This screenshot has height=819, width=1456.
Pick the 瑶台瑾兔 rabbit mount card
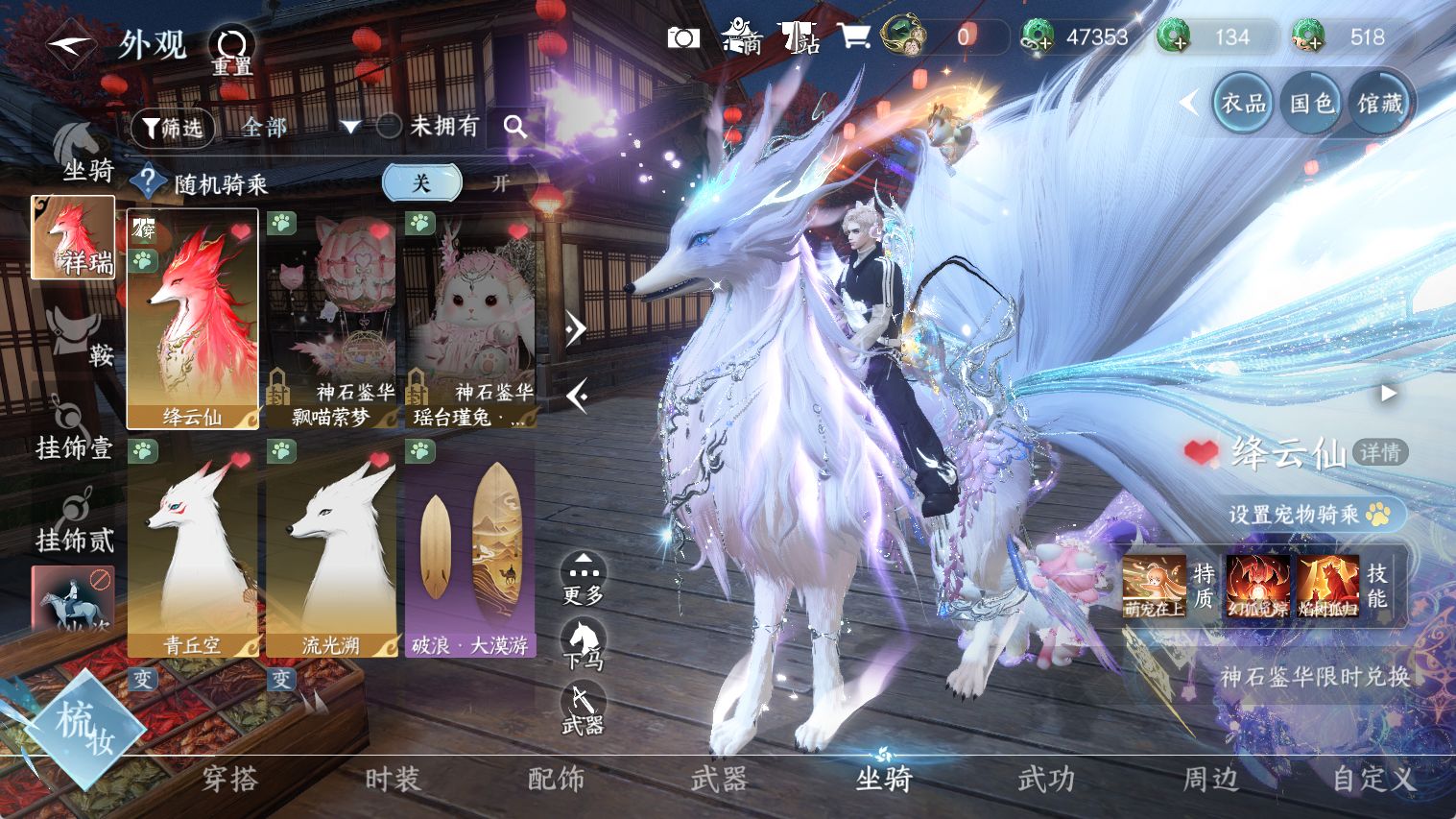click(469, 319)
